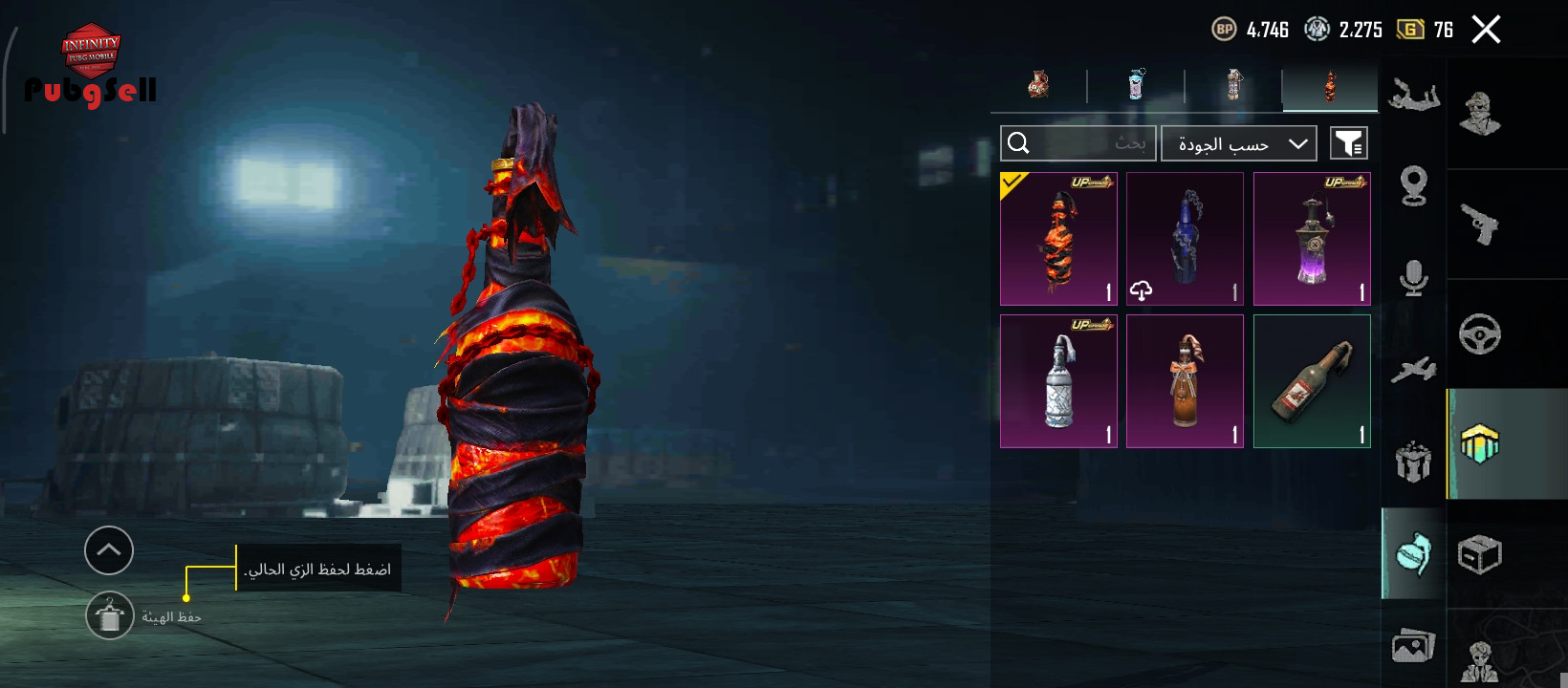Open the sort-by-quality dropdown
The width and height of the screenshot is (1568, 688).
point(1239,143)
